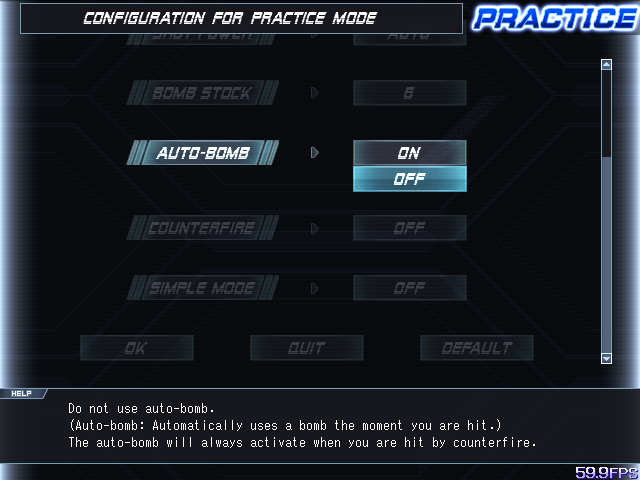Click QUIT to leave practice configuration
The width and height of the screenshot is (640, 480).
306,348
